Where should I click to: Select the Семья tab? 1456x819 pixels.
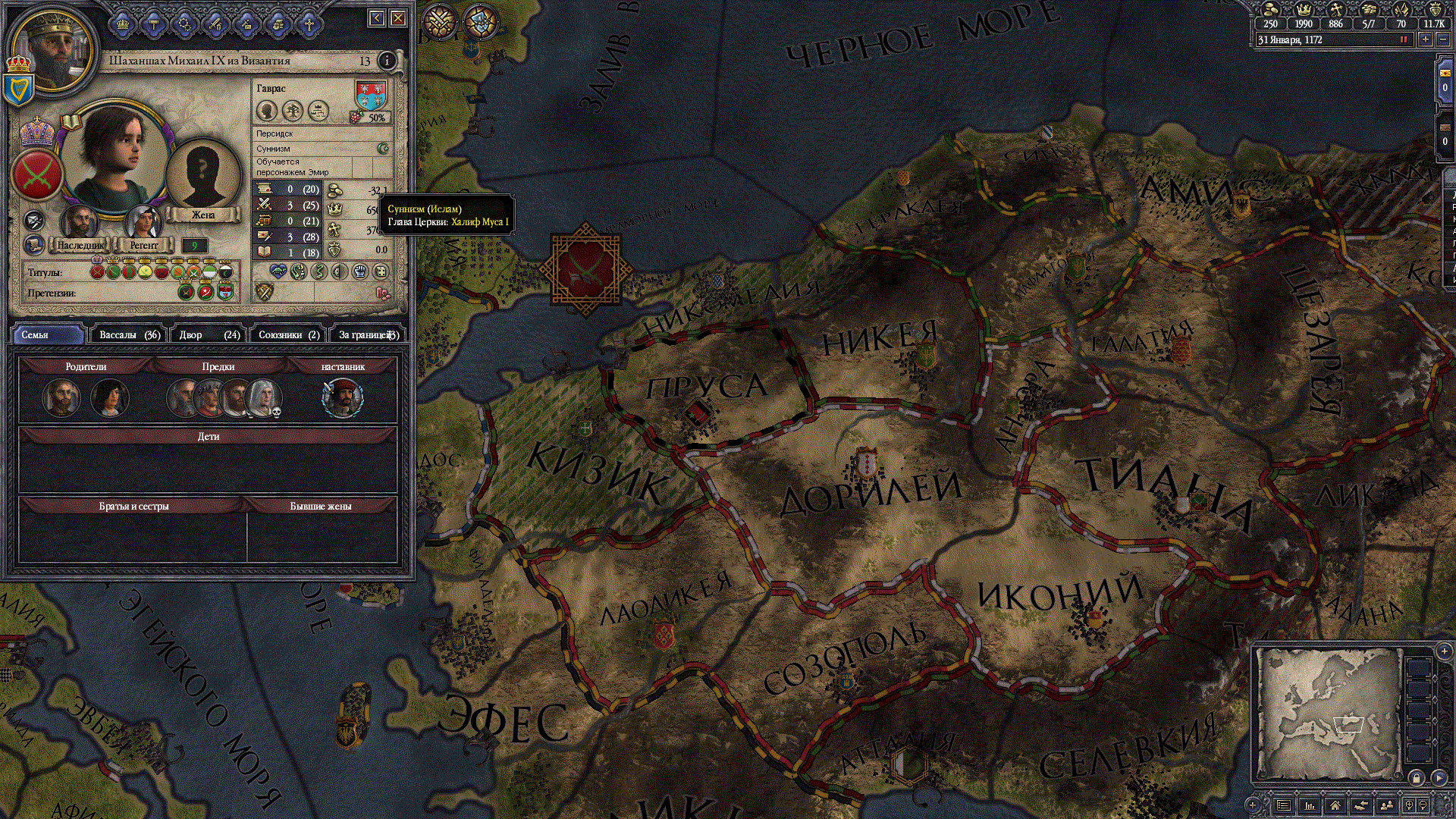click(x=47, y=334)
